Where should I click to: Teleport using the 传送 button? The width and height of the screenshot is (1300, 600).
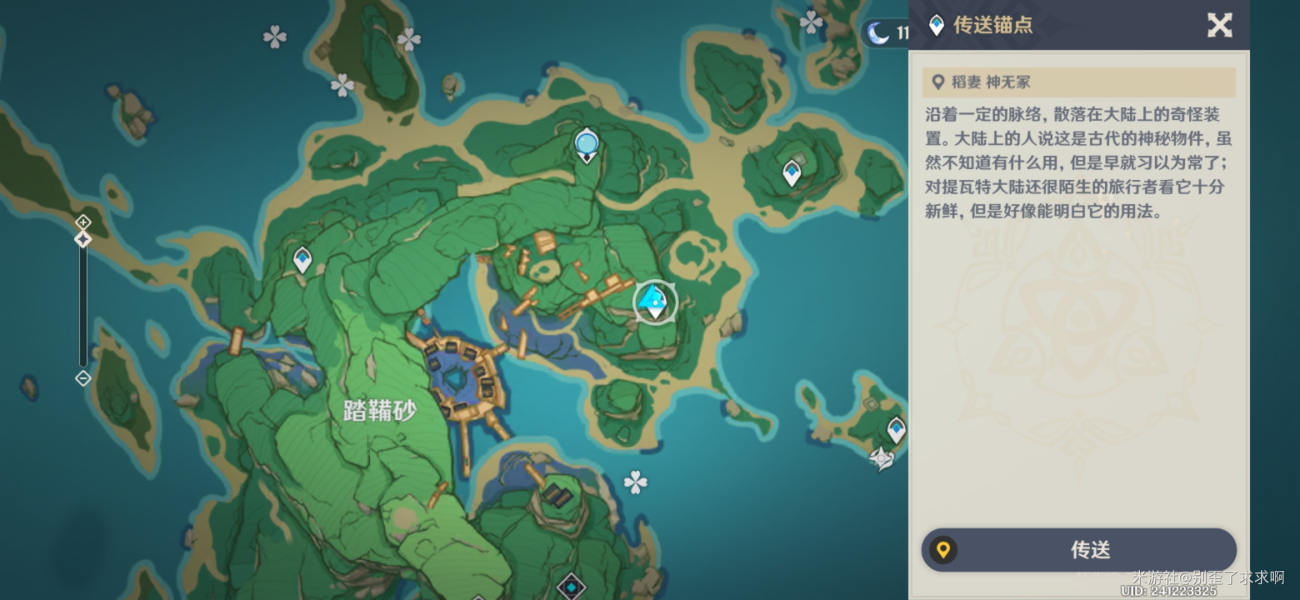point(1079,550)
